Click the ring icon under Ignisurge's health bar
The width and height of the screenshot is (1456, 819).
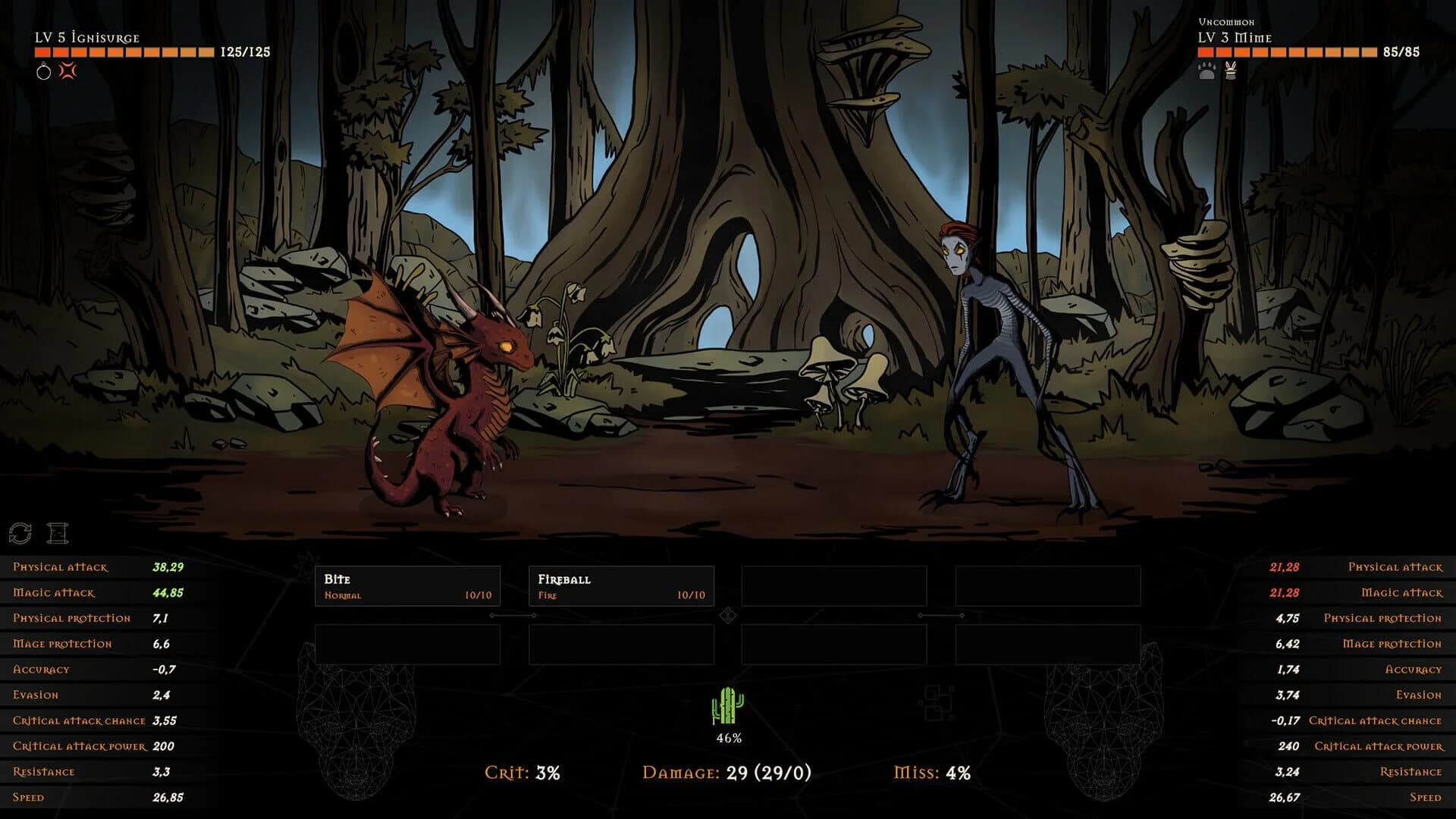click(x=43, y=72)
